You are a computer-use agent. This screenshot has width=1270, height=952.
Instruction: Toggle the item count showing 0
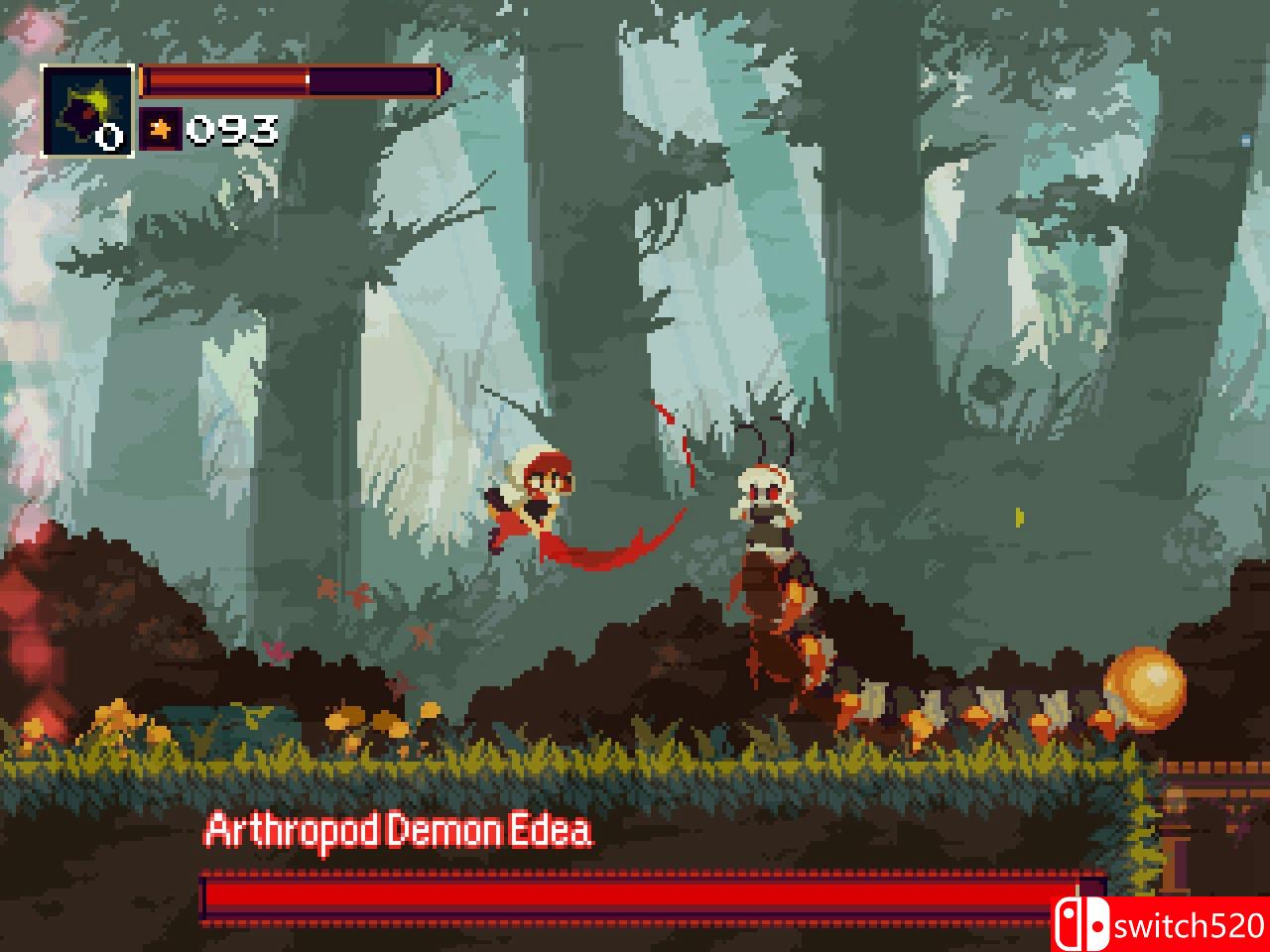pyautogui.click(x=109, y=134)
